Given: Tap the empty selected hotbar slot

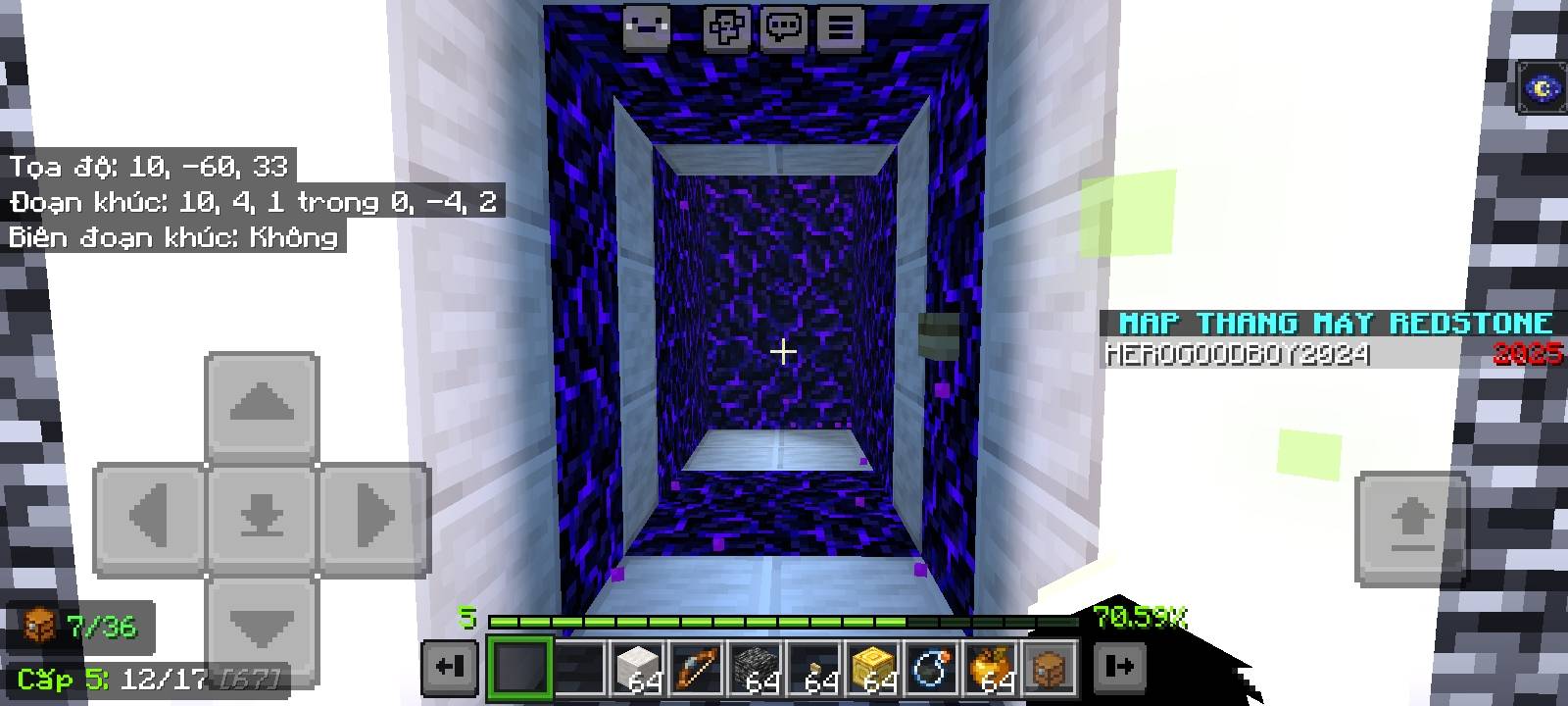Looking at the screenshot, I should click(x=519, y=666).
